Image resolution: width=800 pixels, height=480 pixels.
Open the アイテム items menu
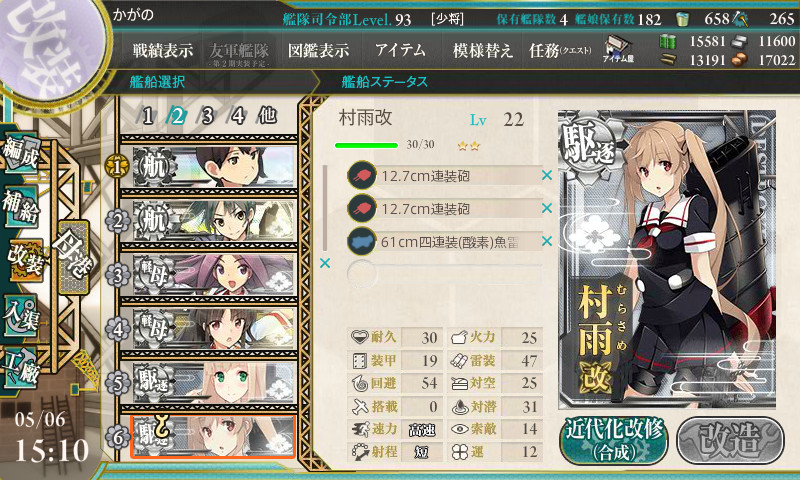click(x=400, y=50)
